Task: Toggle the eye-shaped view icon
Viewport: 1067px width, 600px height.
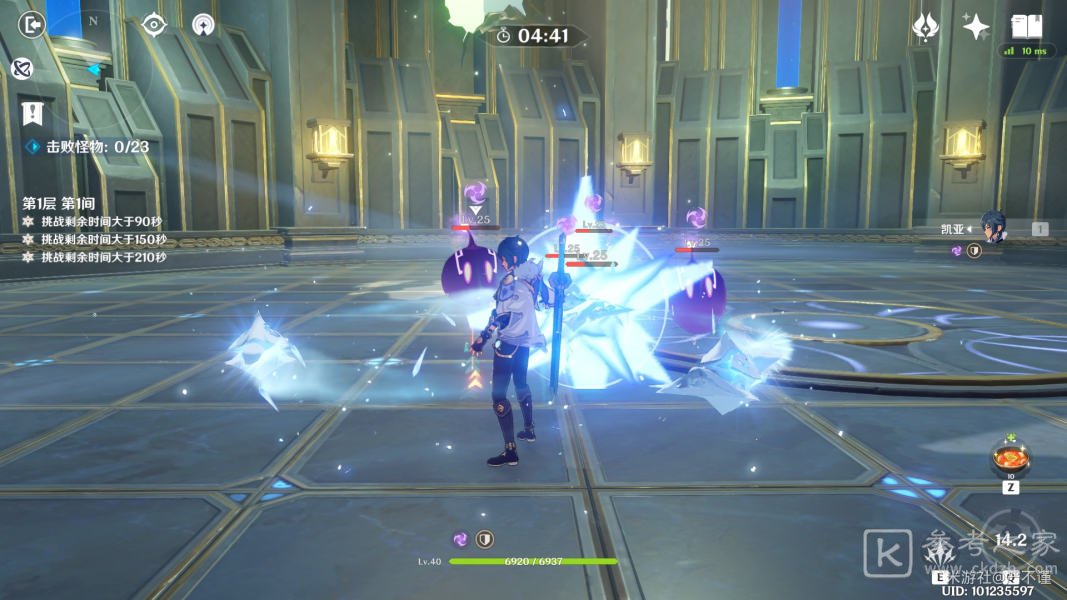Action: 153,25
